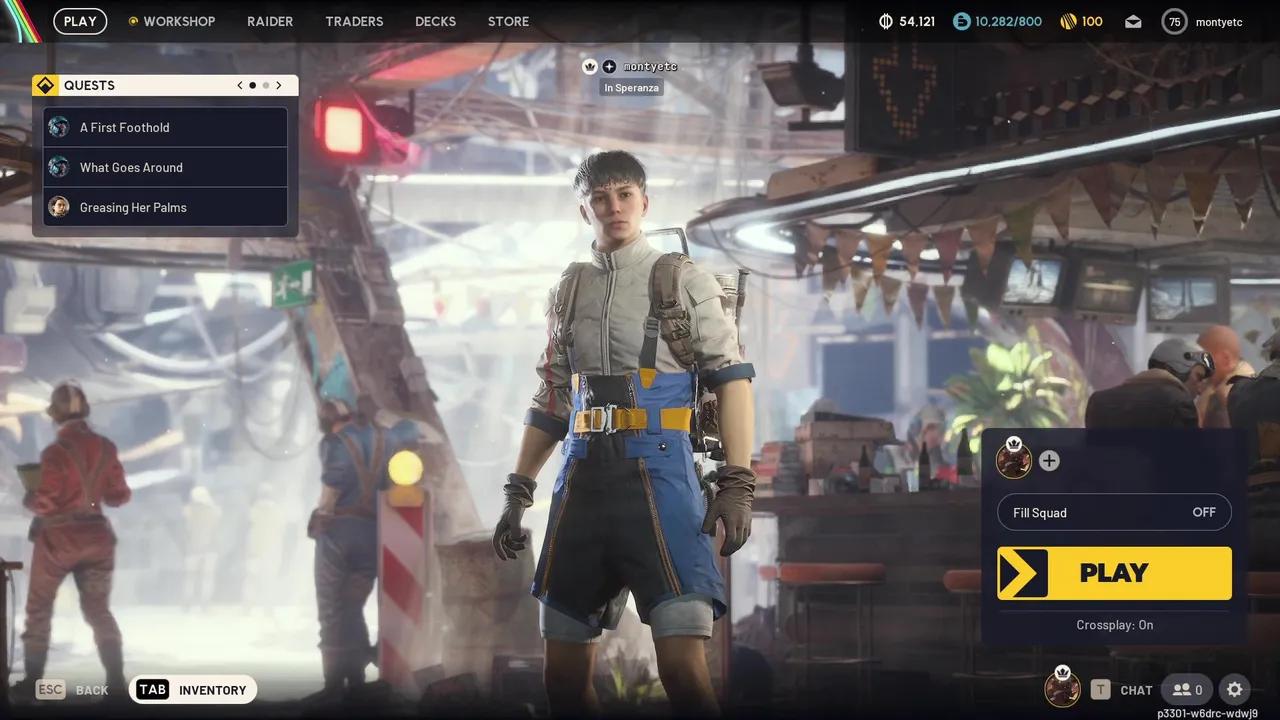Select the Greasing Her Palms quest
Image resolution: width=1280 pixels, height=720 pixels.
[x=133, y=207]
